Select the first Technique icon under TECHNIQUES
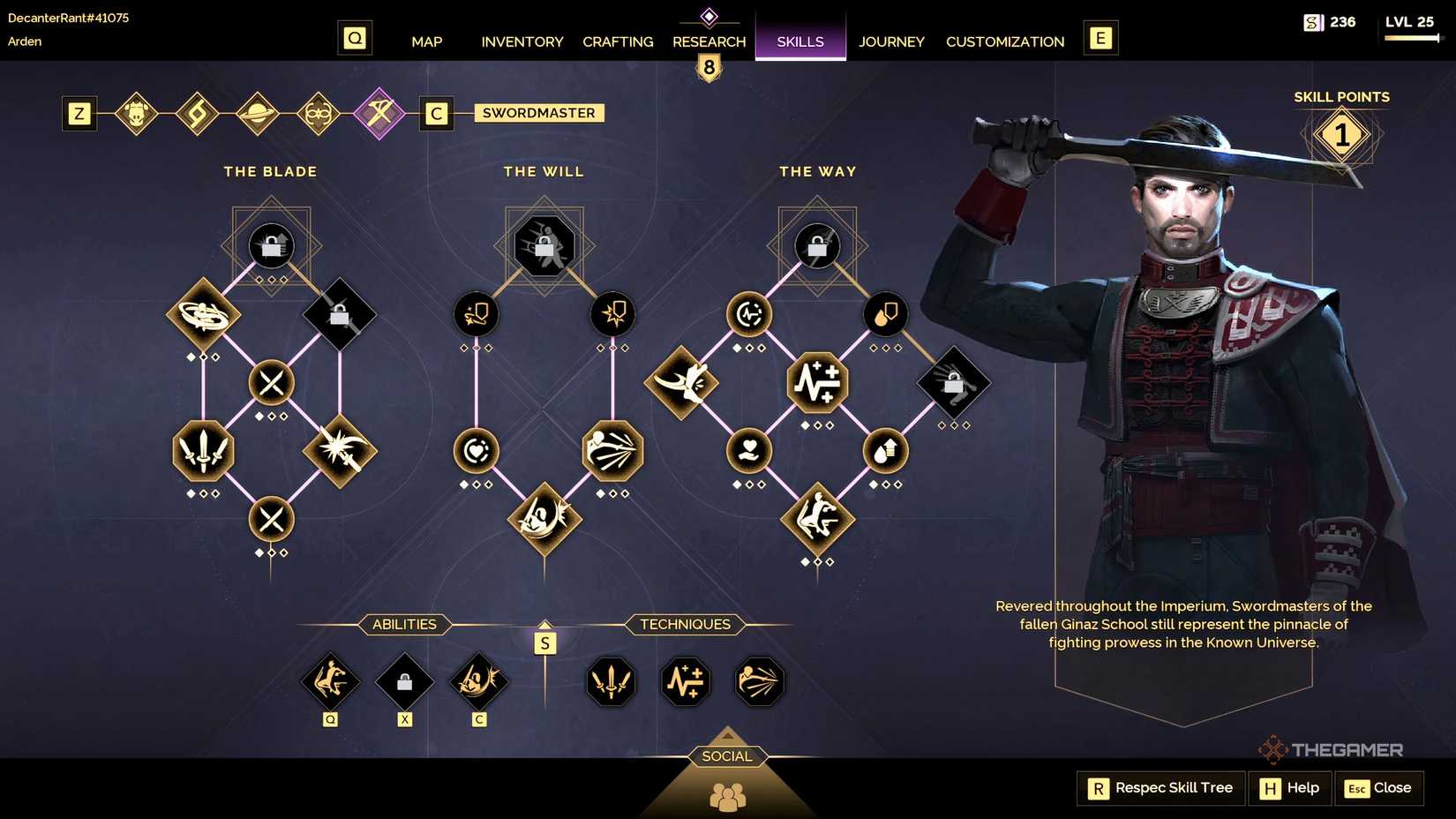Viewport: 1456px width, 819px height. [611, 681]
